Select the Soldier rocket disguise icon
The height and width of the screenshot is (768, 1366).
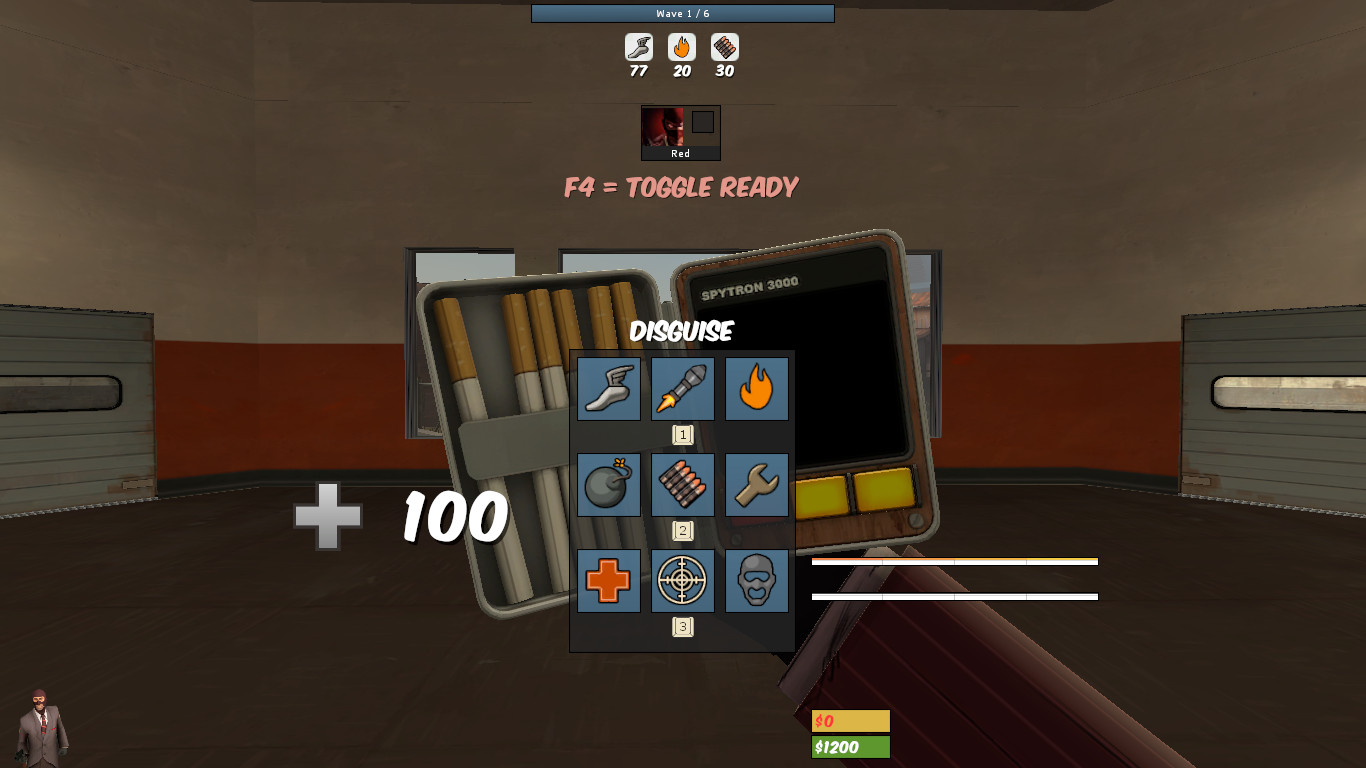[x=682, y=389]
